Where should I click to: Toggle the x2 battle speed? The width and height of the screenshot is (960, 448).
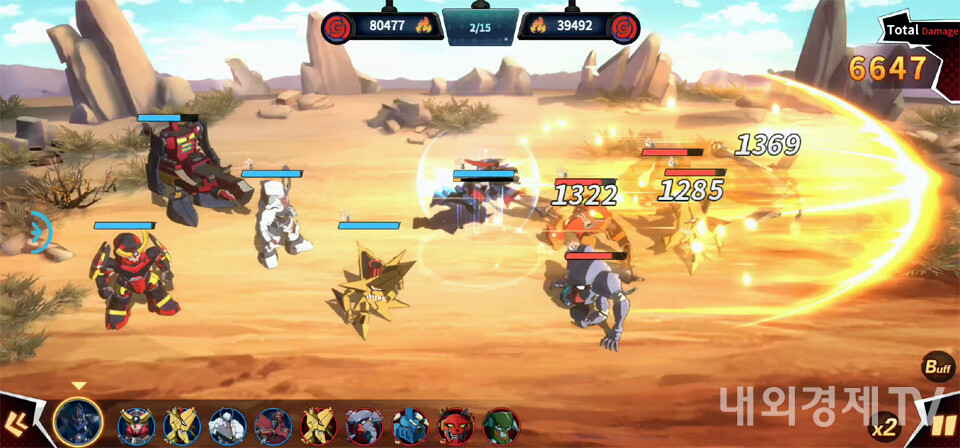(884, 428)
